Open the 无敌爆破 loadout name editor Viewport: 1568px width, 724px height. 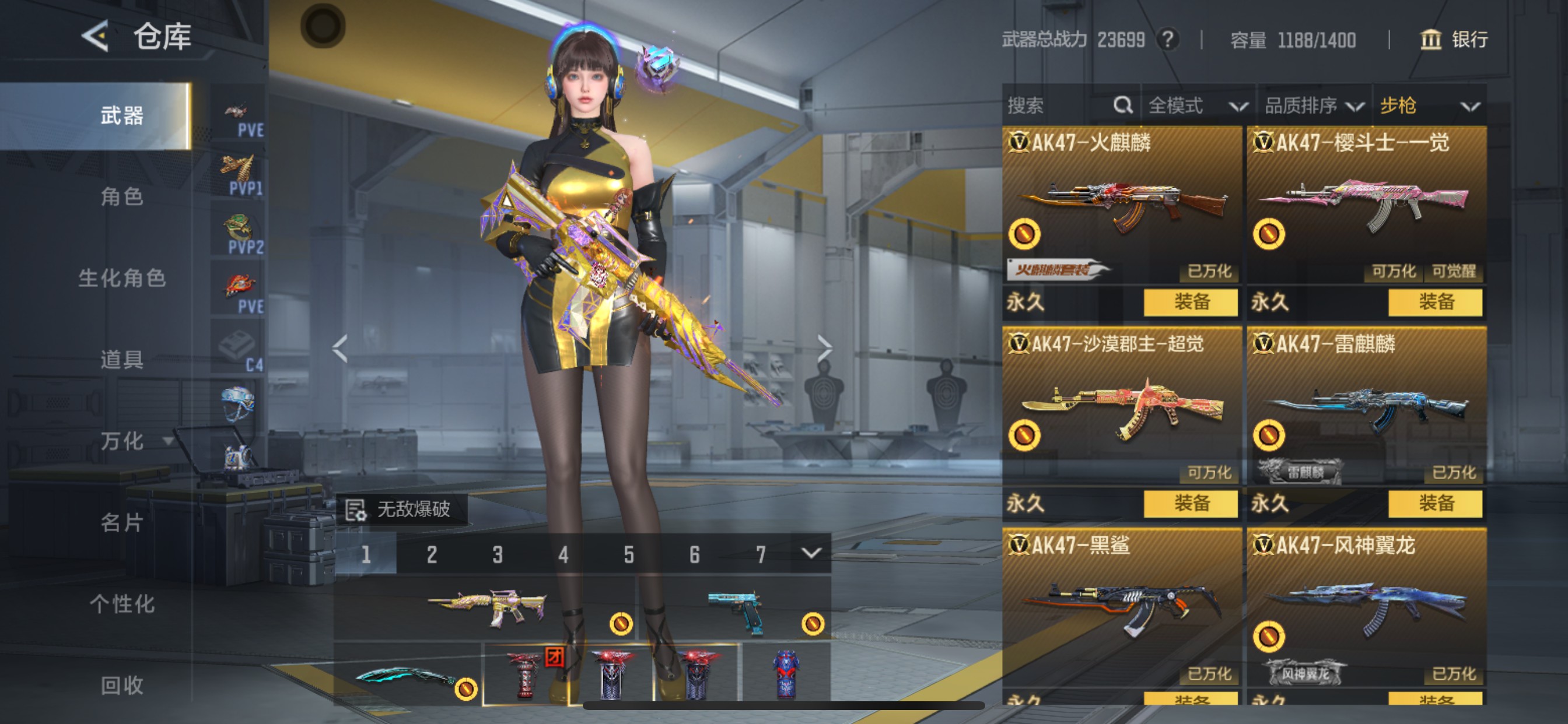coord(402,509)
